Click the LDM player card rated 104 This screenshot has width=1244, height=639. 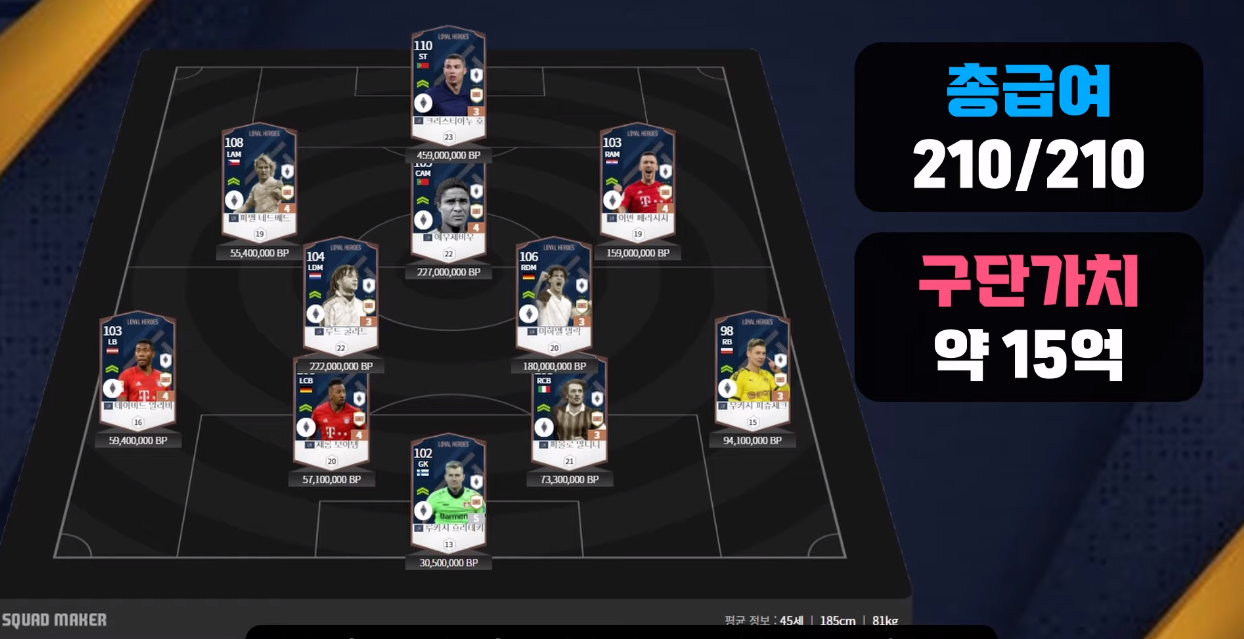tap(340, 293)
